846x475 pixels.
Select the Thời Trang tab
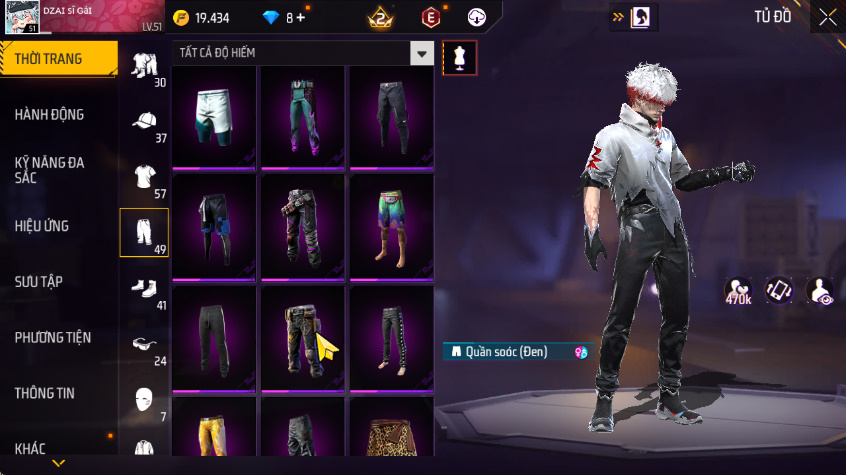49,59
